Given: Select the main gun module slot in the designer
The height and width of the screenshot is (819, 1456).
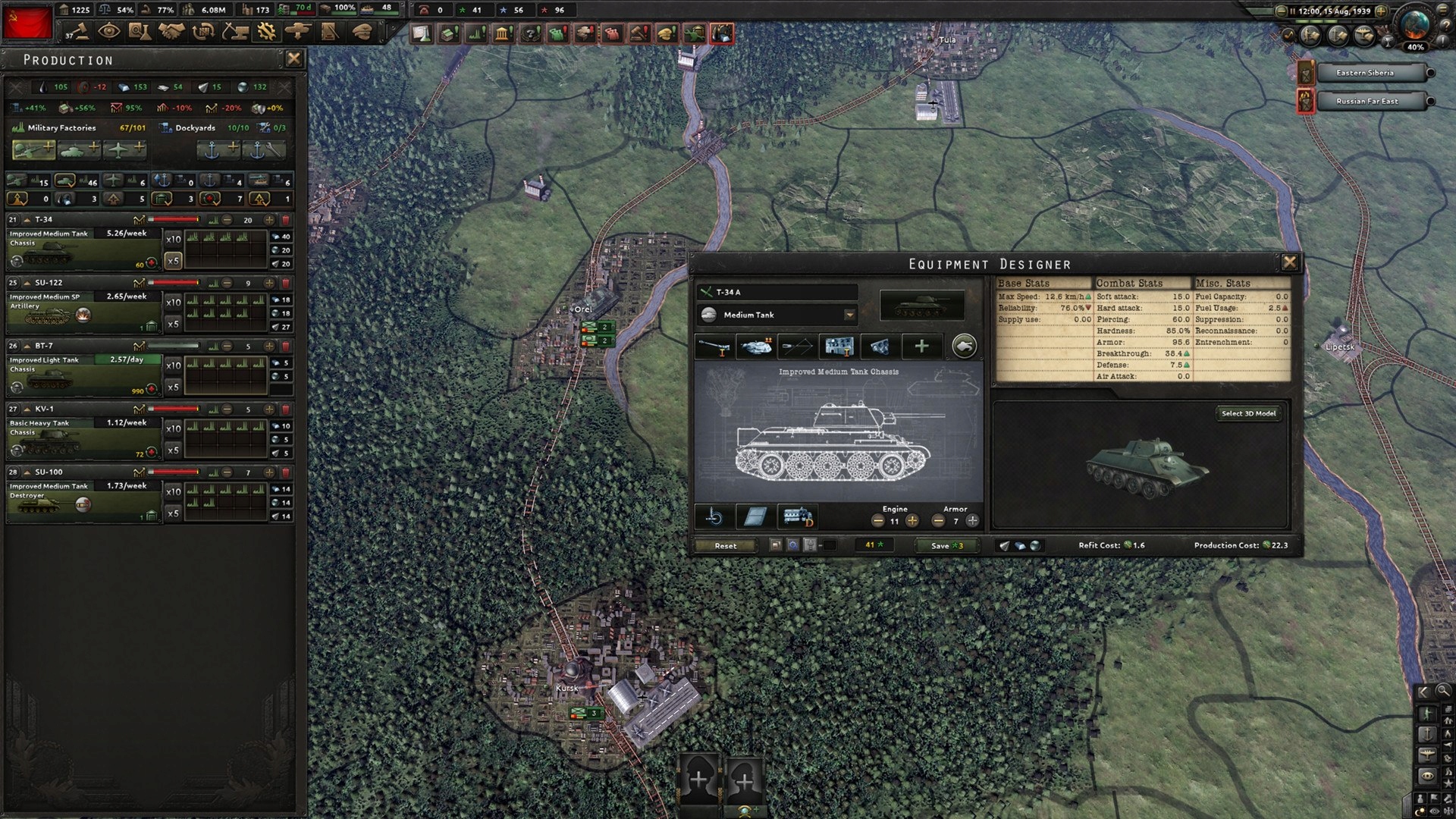Looking at the screenshot, I should tap(715, 347).
